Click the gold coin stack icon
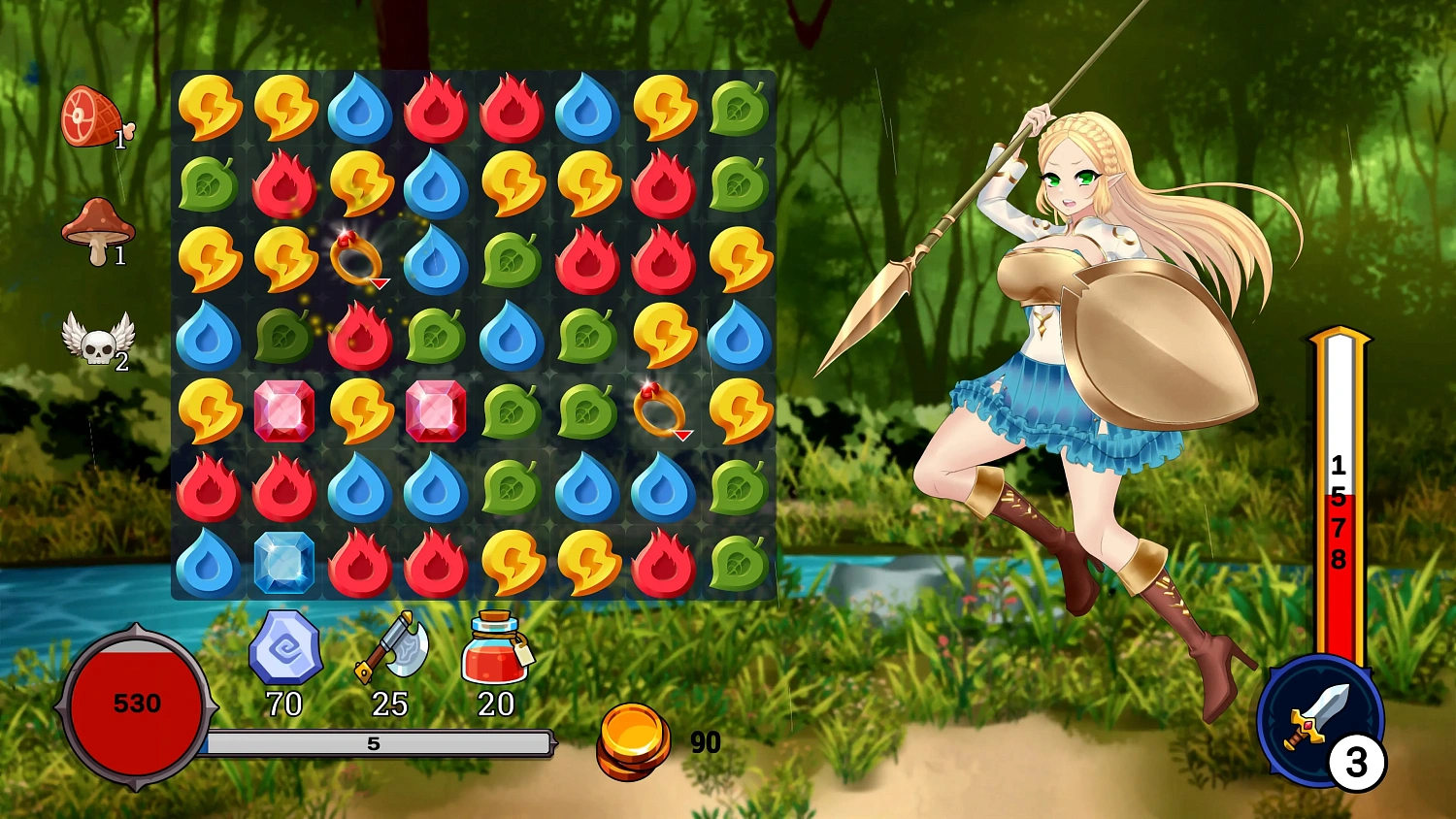 [633, 741]
